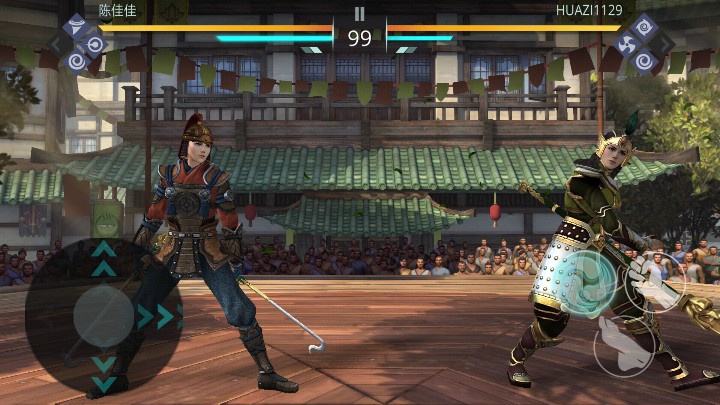This screenshot has height=405, width=720.
Task: Tap the center knob of the joystick
Action: click(x=103, y=317)
